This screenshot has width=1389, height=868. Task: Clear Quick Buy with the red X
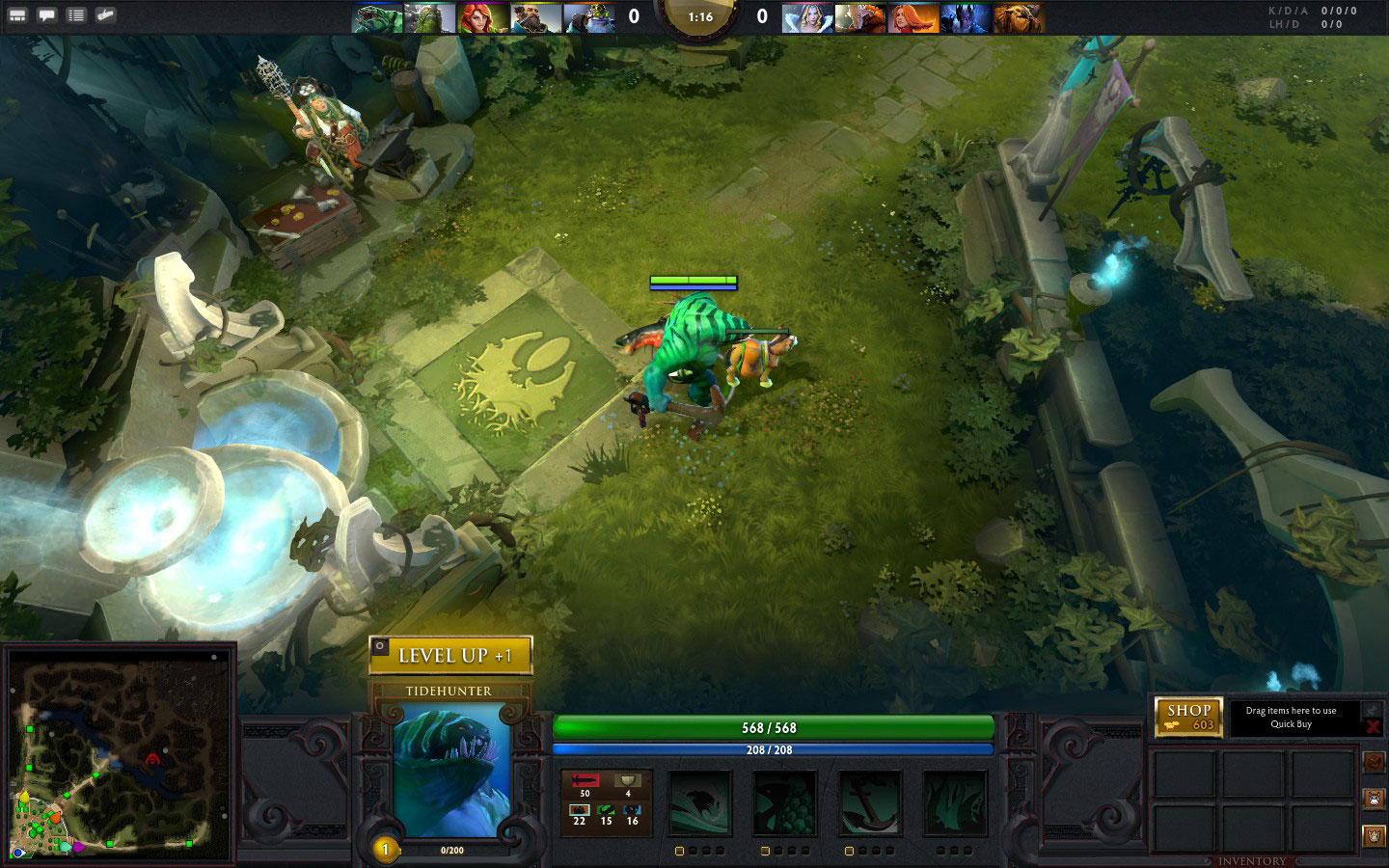pyautogui.click(x=1373, y=727)
